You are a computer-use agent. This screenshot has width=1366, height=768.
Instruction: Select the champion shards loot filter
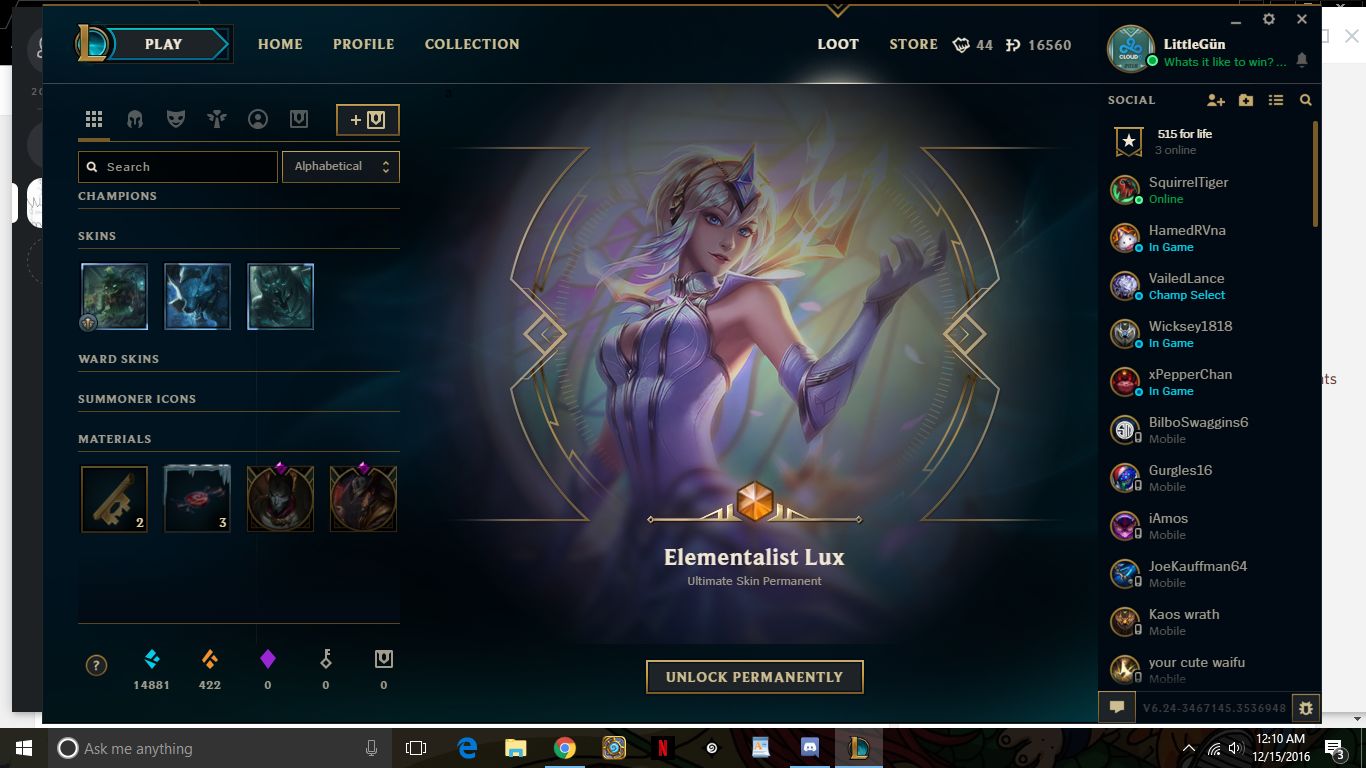coord(134,118)
